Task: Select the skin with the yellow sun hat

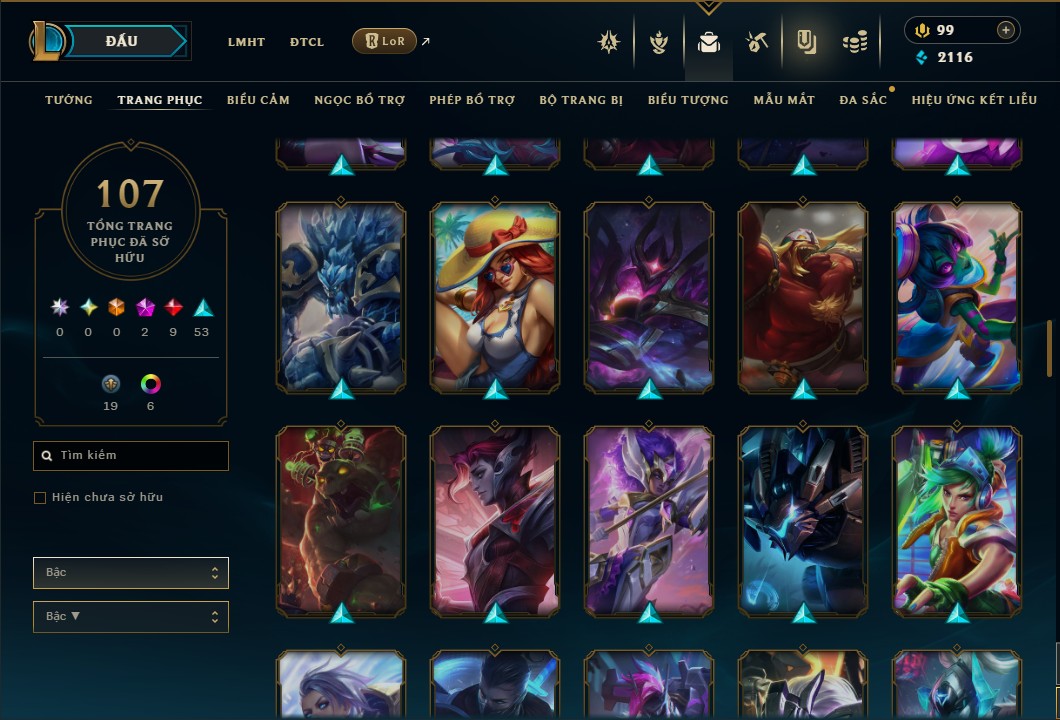Action: tap(495, 296)
